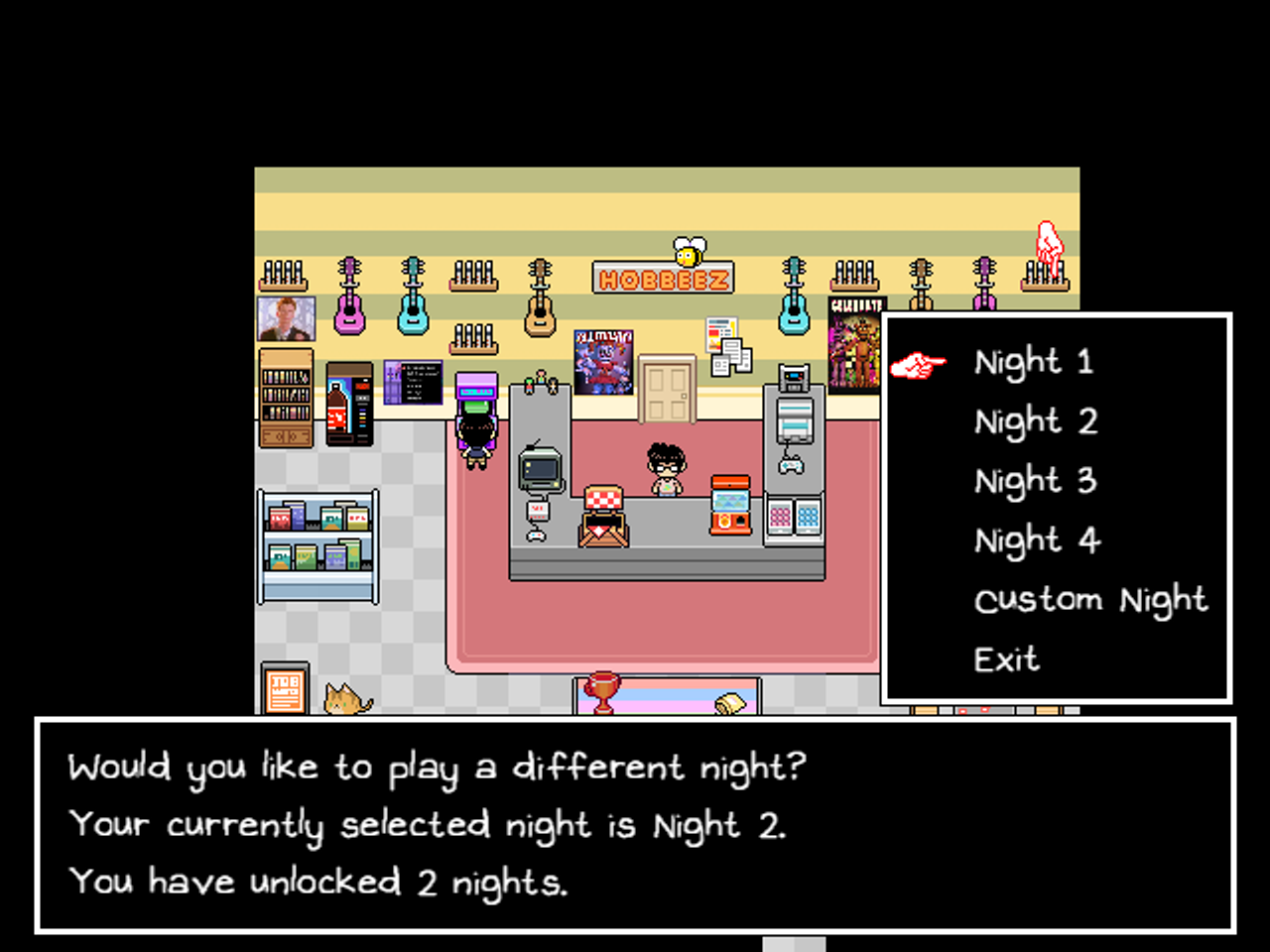This screenshot has height=952, width=1270.
Task: Click the Freddy Fazbear Celebrate poster
Action: coord(854,347)
